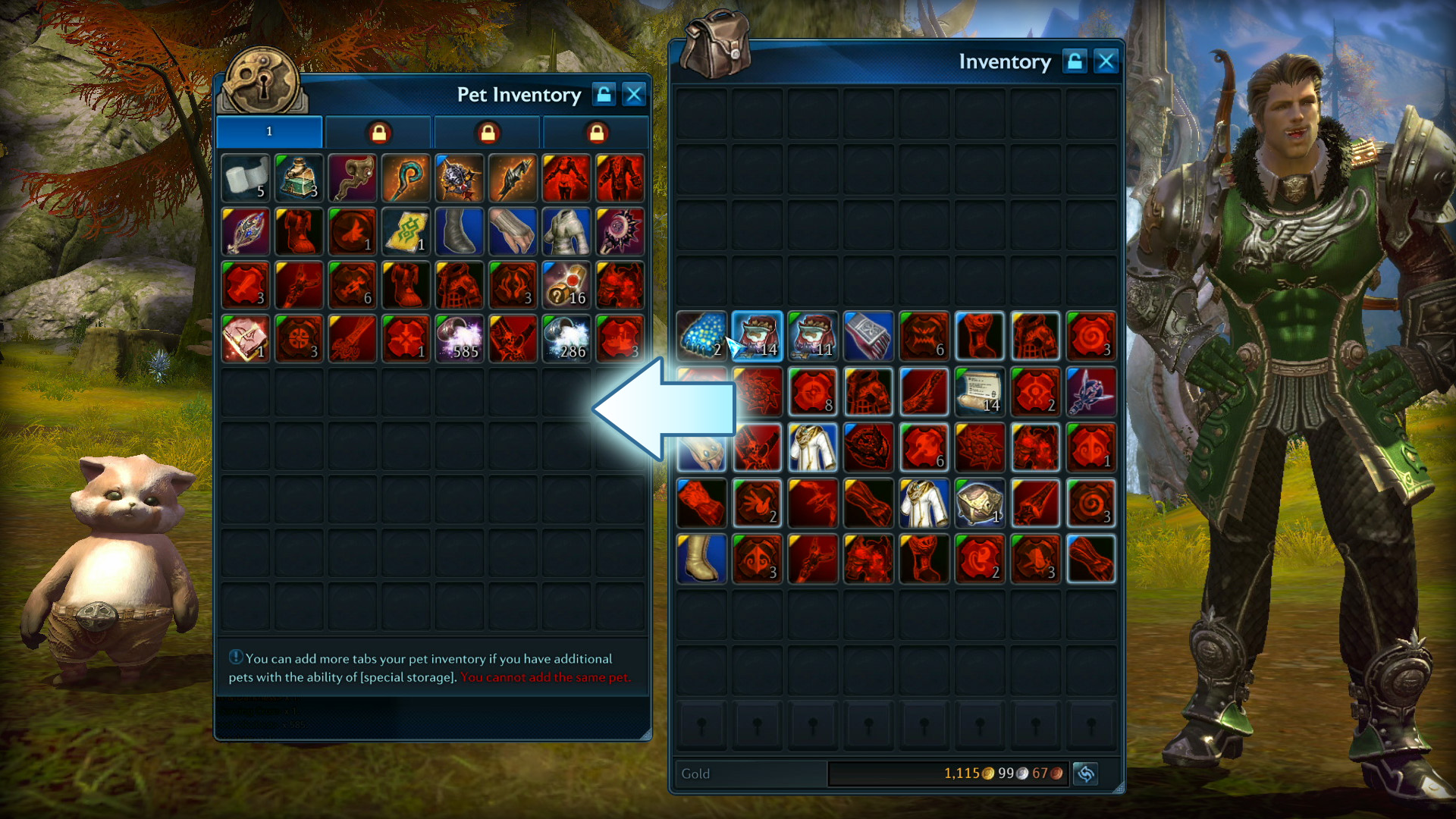The height and width of the screenshot is (819, 1456).
Task: Toggle the Inventory window lock padlock
Action: click(1076, 61)
